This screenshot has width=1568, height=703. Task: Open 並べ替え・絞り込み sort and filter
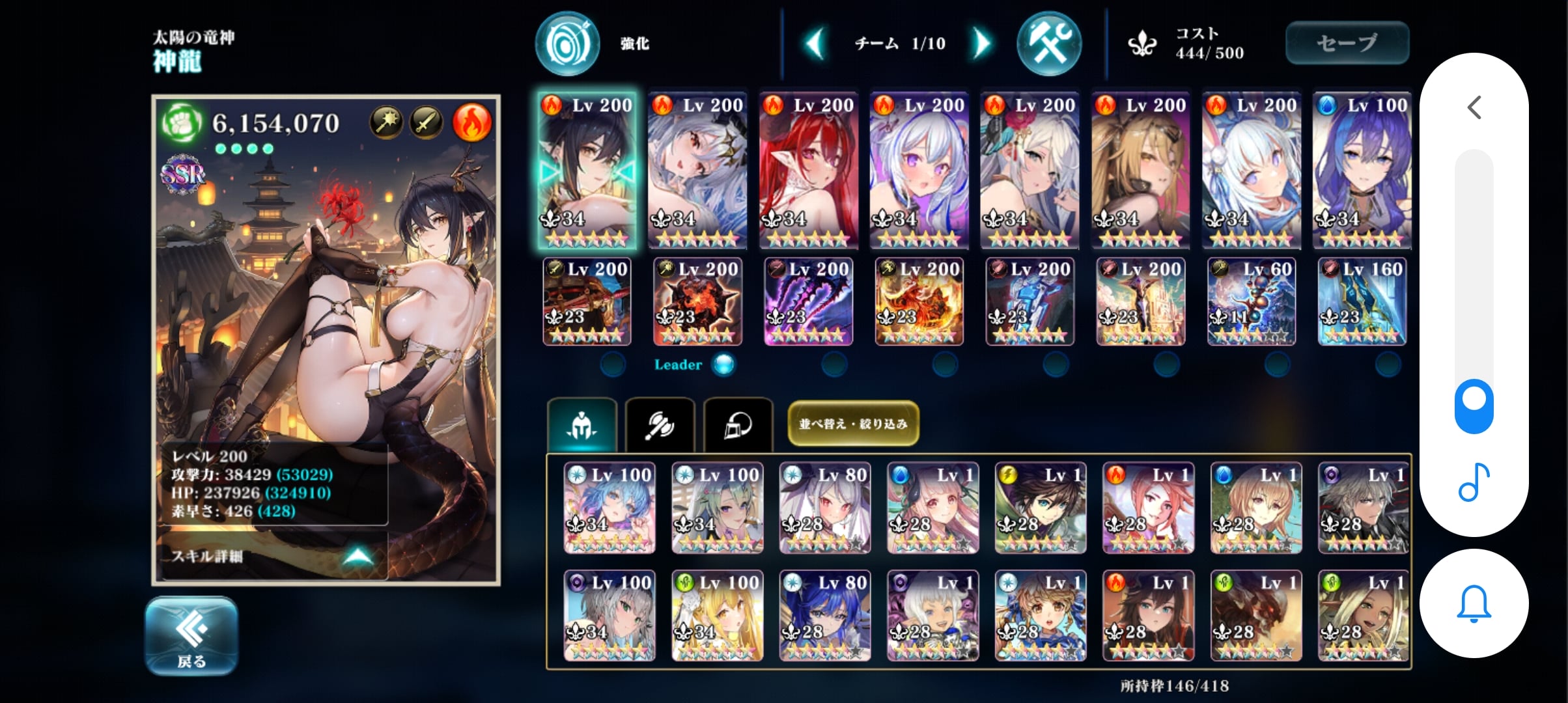point(853,424)
